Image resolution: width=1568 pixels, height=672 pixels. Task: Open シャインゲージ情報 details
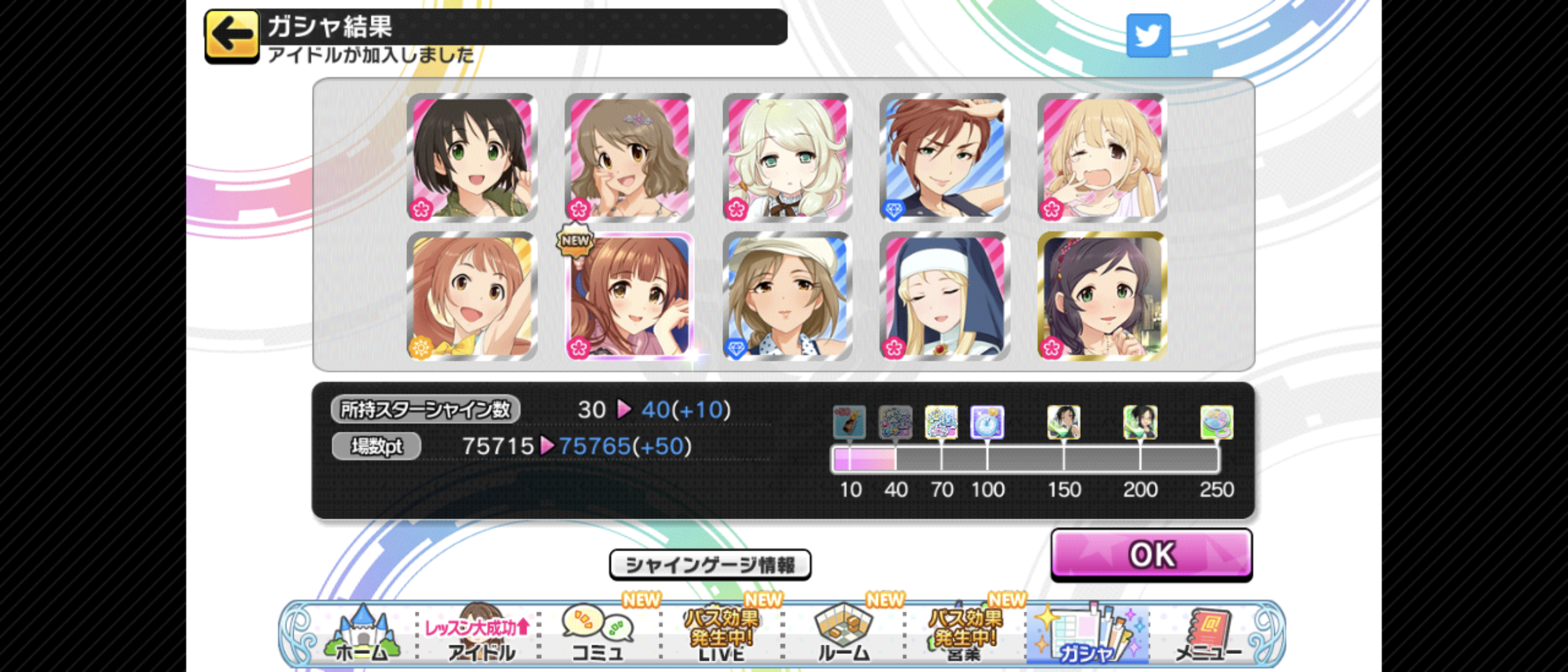point(710,564)
